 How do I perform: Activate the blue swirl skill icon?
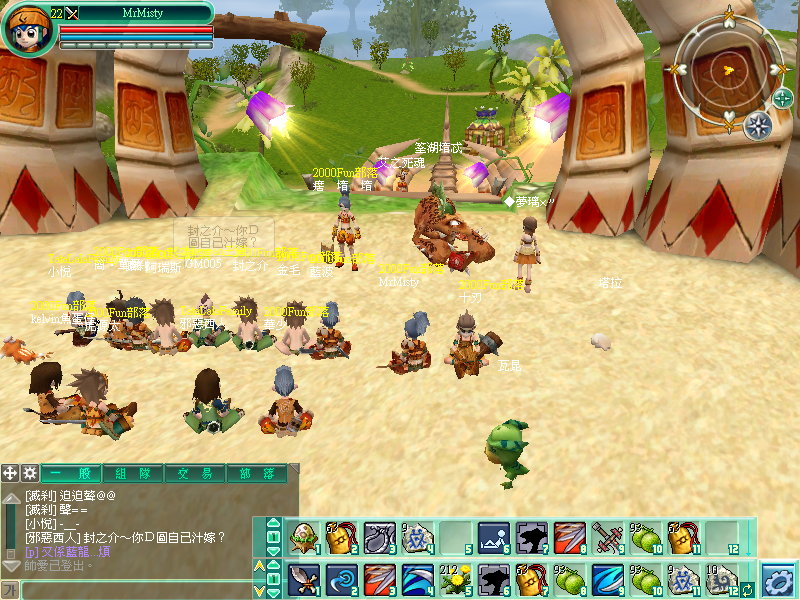tap(341, 579)
